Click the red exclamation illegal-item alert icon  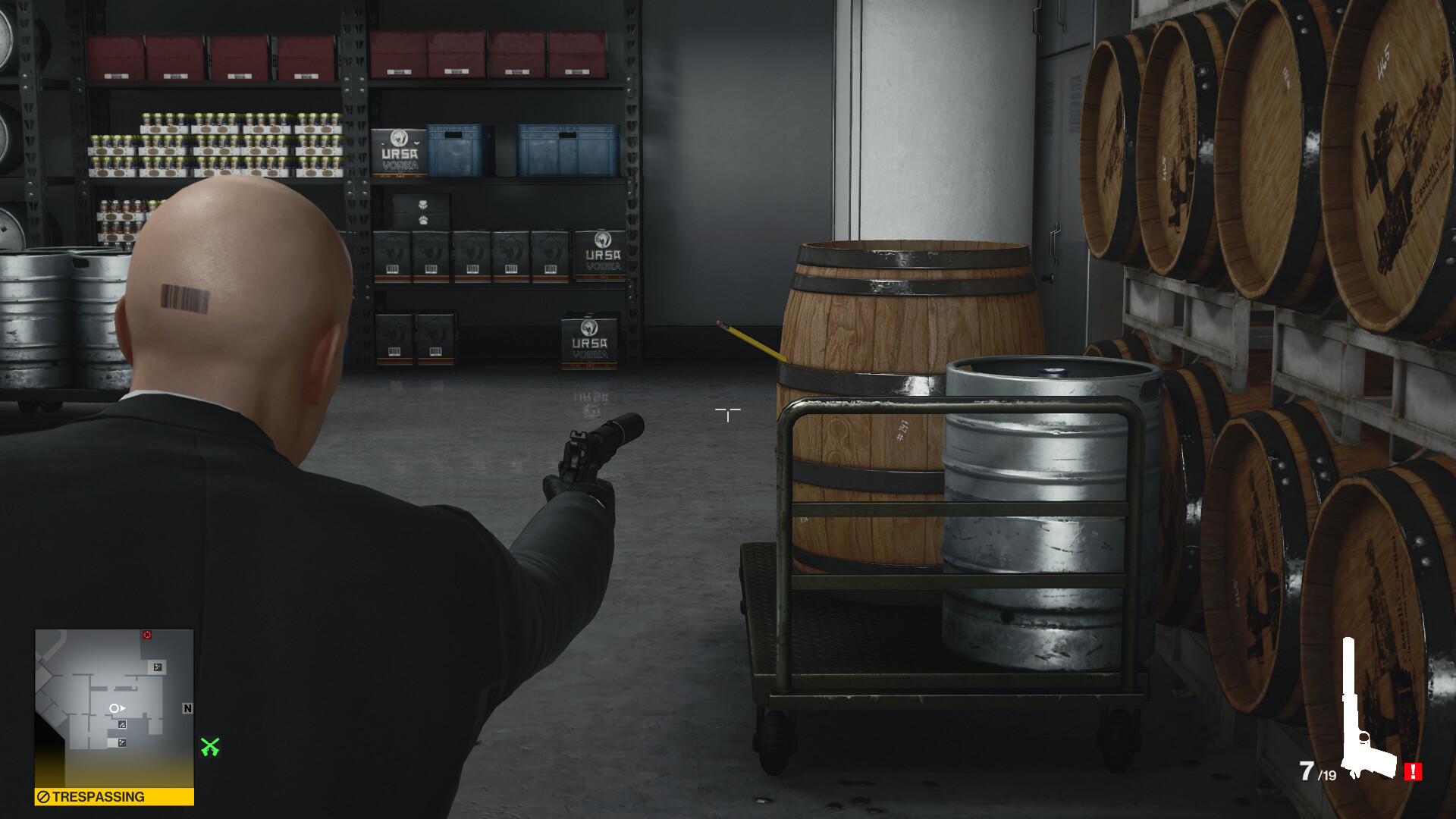[1412, 771]
